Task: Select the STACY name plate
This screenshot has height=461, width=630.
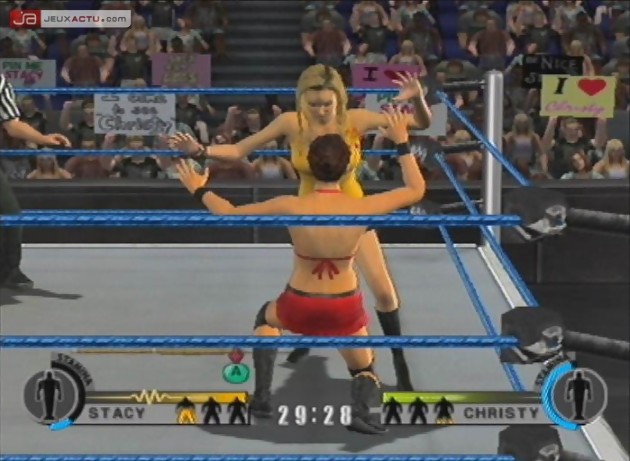Action: [117, 412]
